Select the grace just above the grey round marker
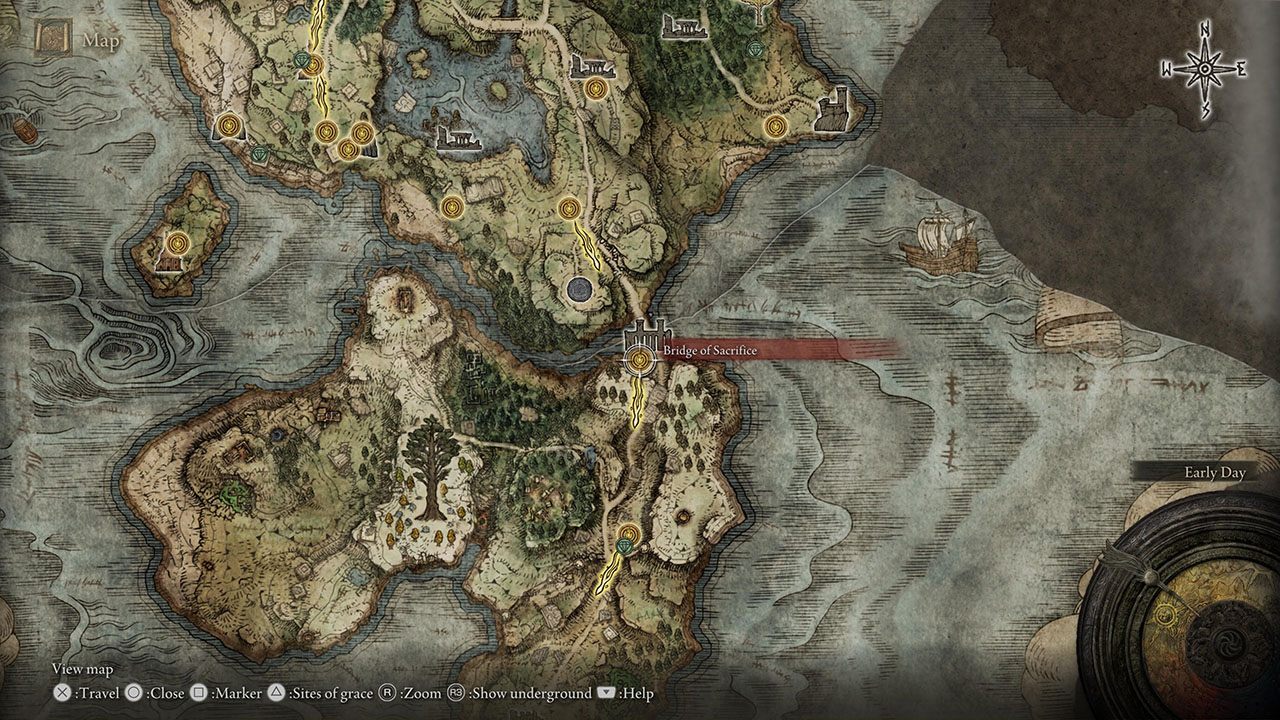The height and width of the screenshot is (720, 1280). click(x=569, y=208)
